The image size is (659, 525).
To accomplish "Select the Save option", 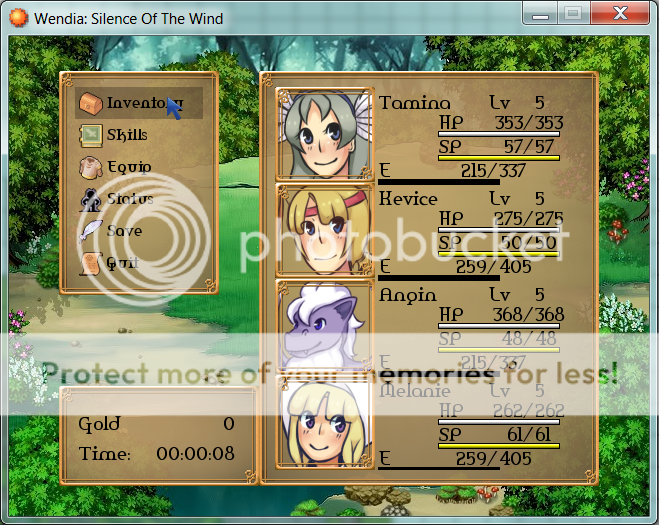I will tap(123, 230).
